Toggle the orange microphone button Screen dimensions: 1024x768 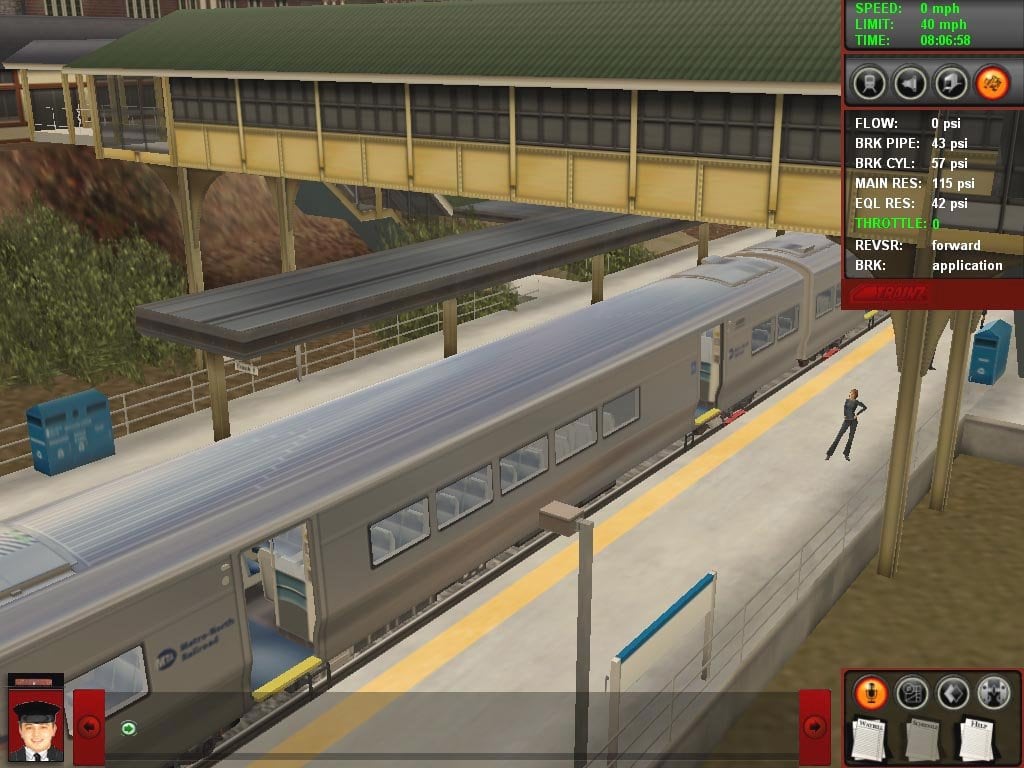[x=871, y=692]
